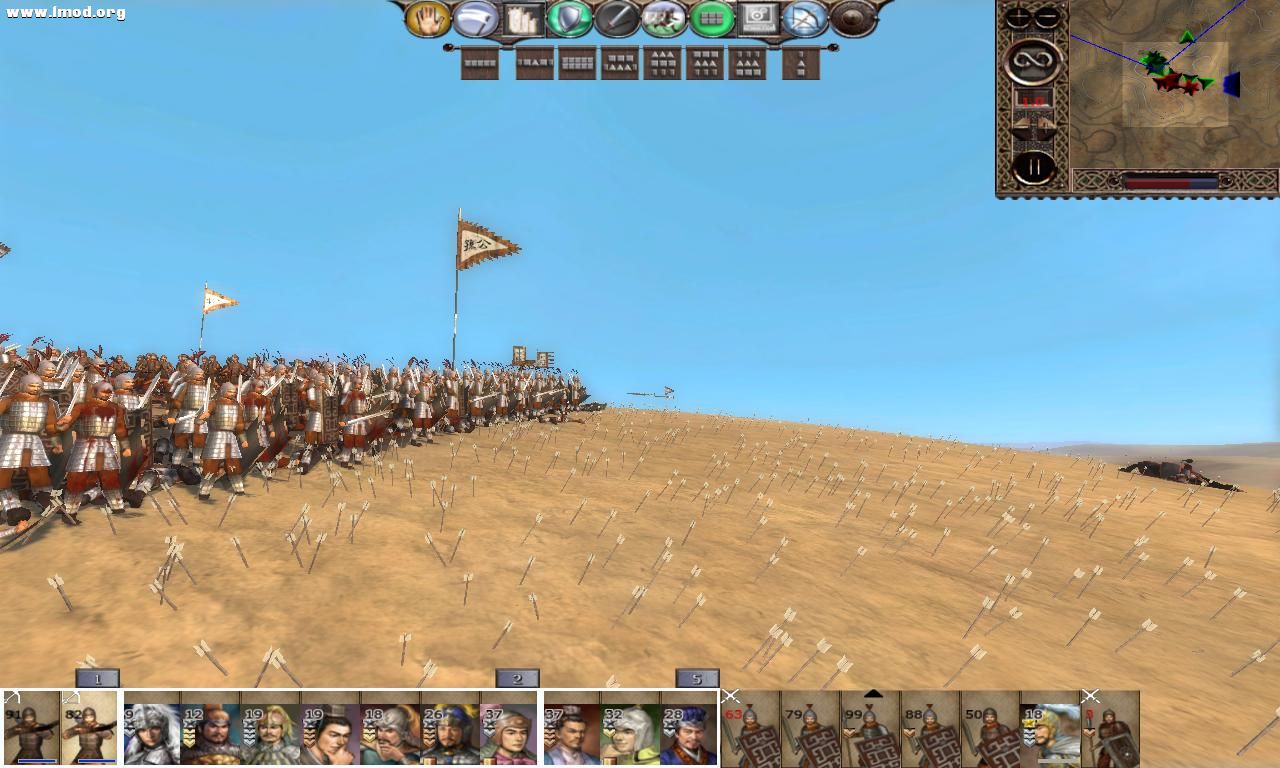The image size is (1280, 768).
Task: Zoom in the minimap with the plus button
Action: tap(1017, 15)
